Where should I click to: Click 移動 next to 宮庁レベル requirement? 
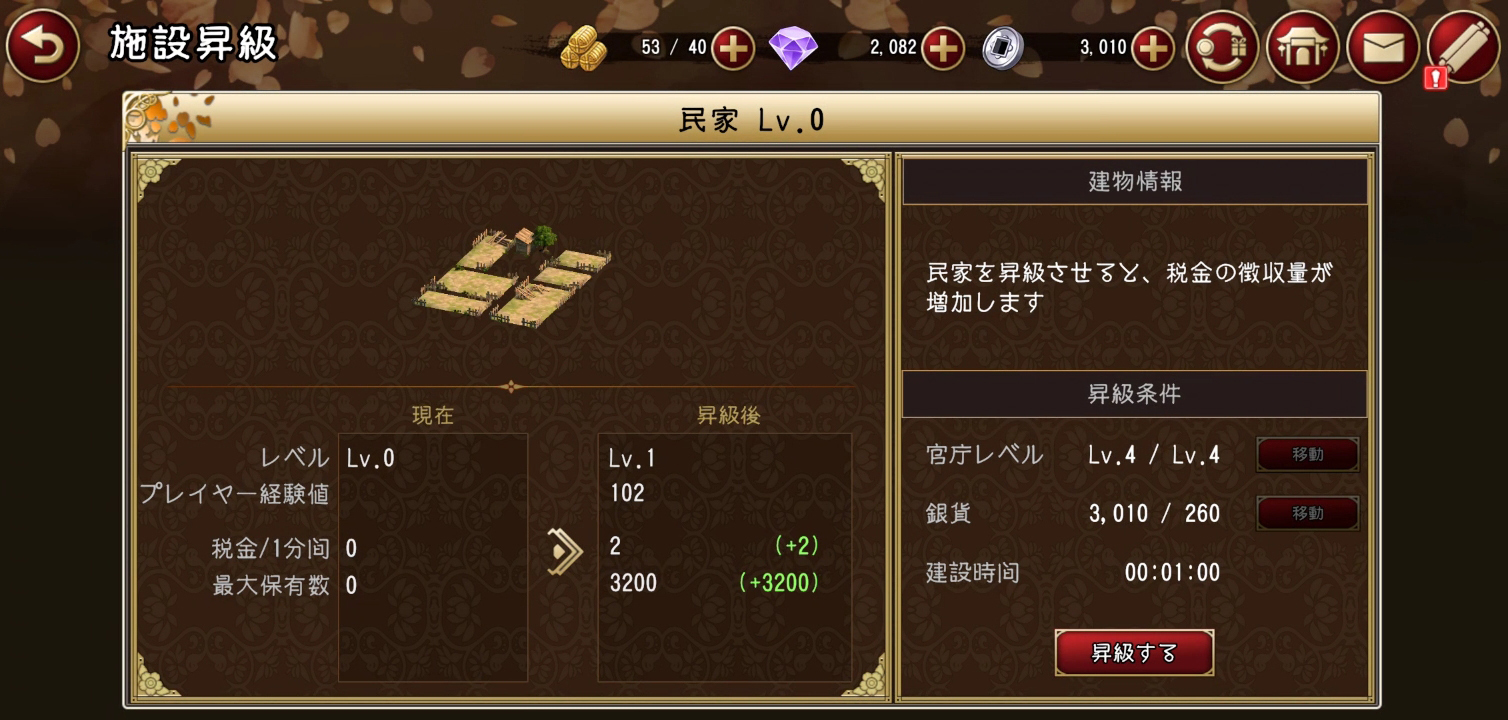tap(1307, 454)
